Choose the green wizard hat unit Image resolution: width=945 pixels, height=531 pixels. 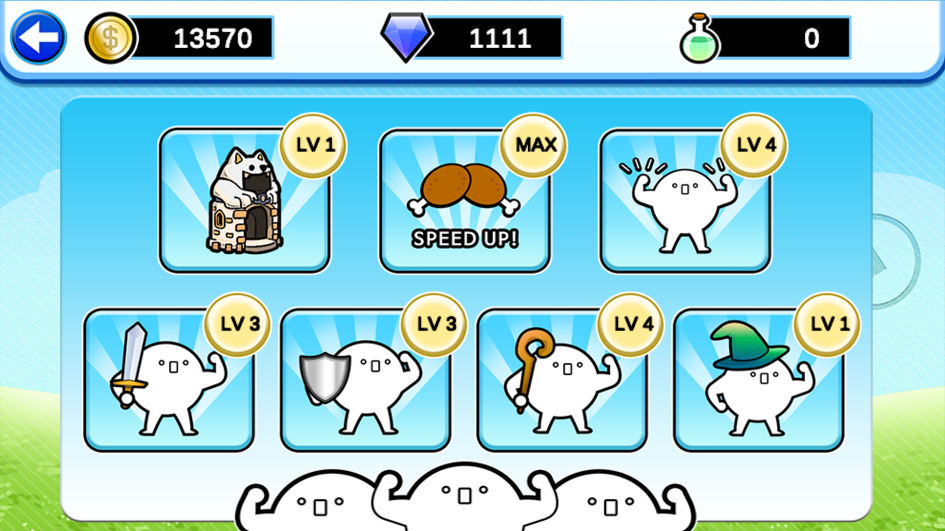[759, 380]
